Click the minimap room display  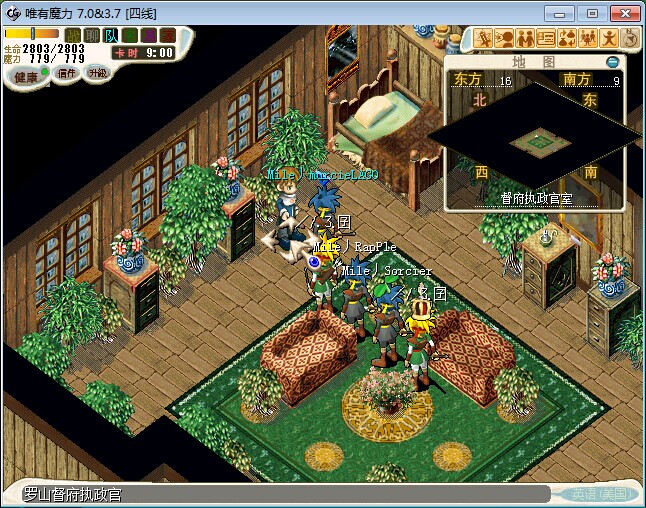pyautogui.click(x=535, y=143)
